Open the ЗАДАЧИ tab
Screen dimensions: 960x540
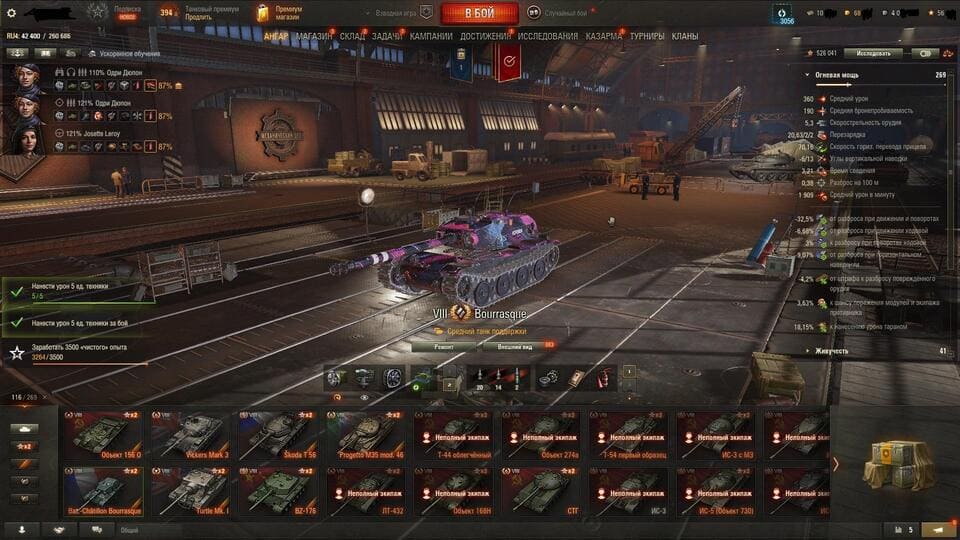click(x=388, y=37)
